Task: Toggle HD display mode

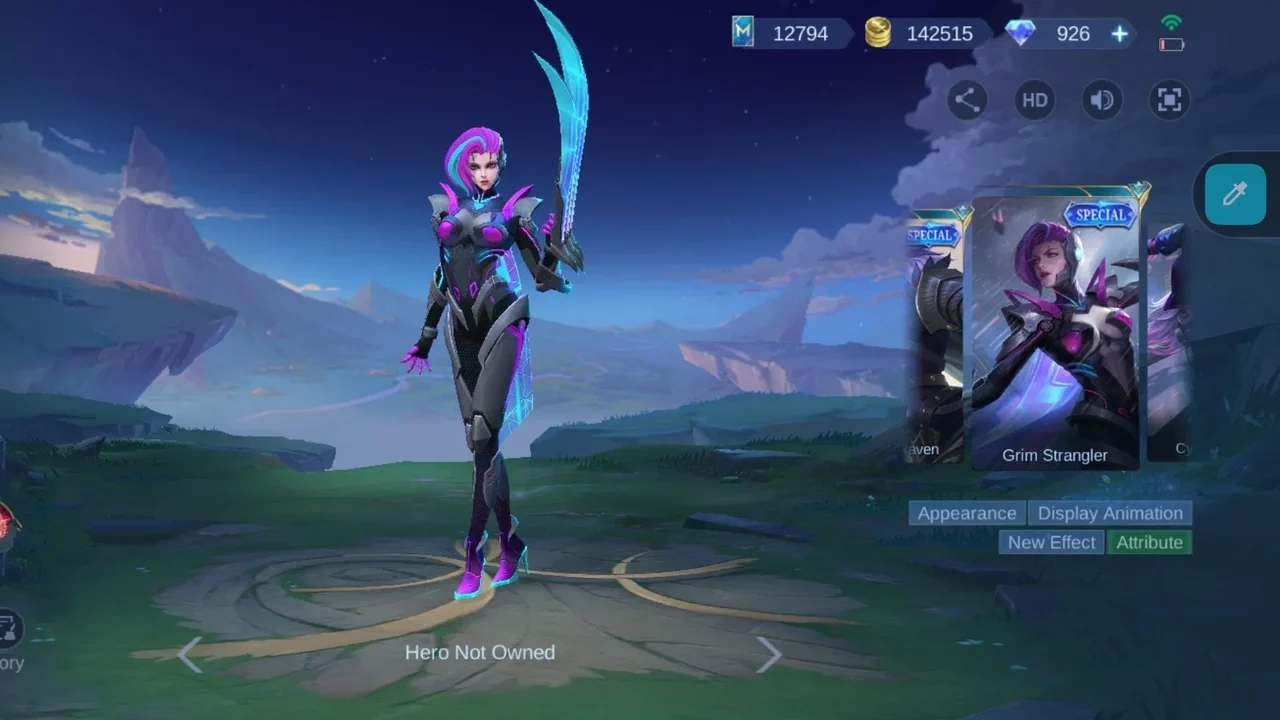Action: click(1035, 100)
